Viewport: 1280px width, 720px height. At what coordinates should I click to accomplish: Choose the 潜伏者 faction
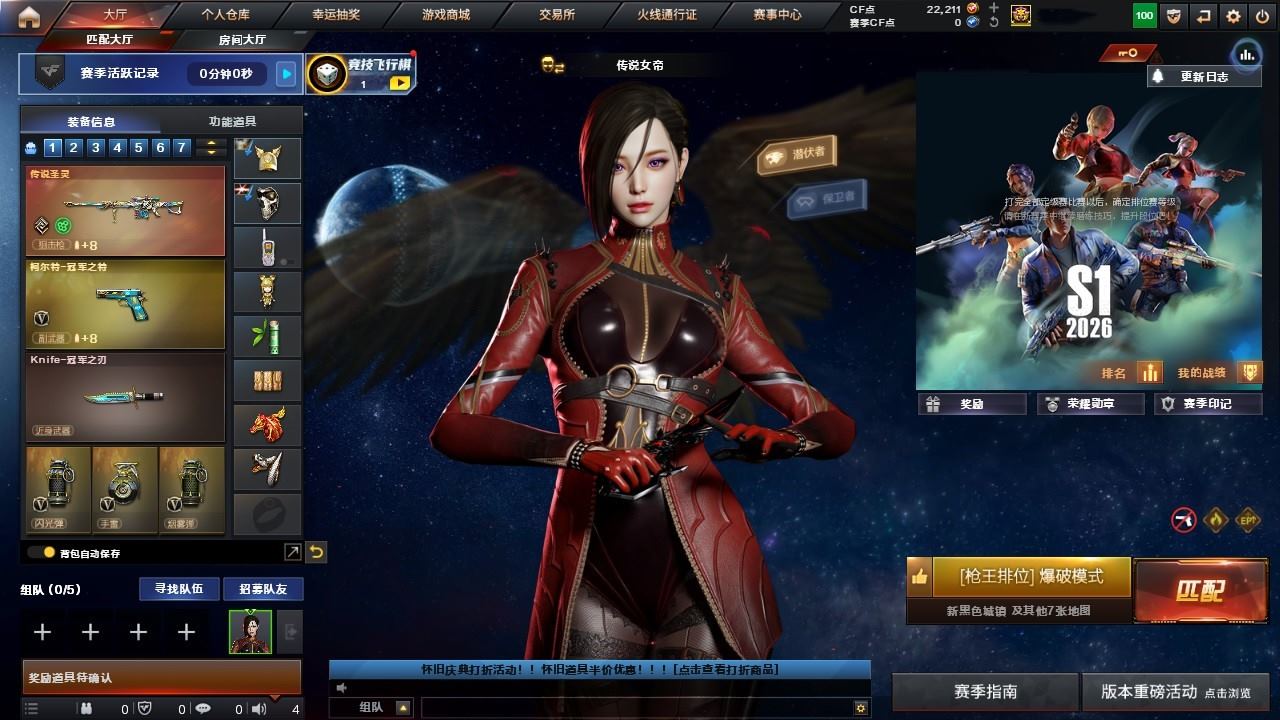797,154
